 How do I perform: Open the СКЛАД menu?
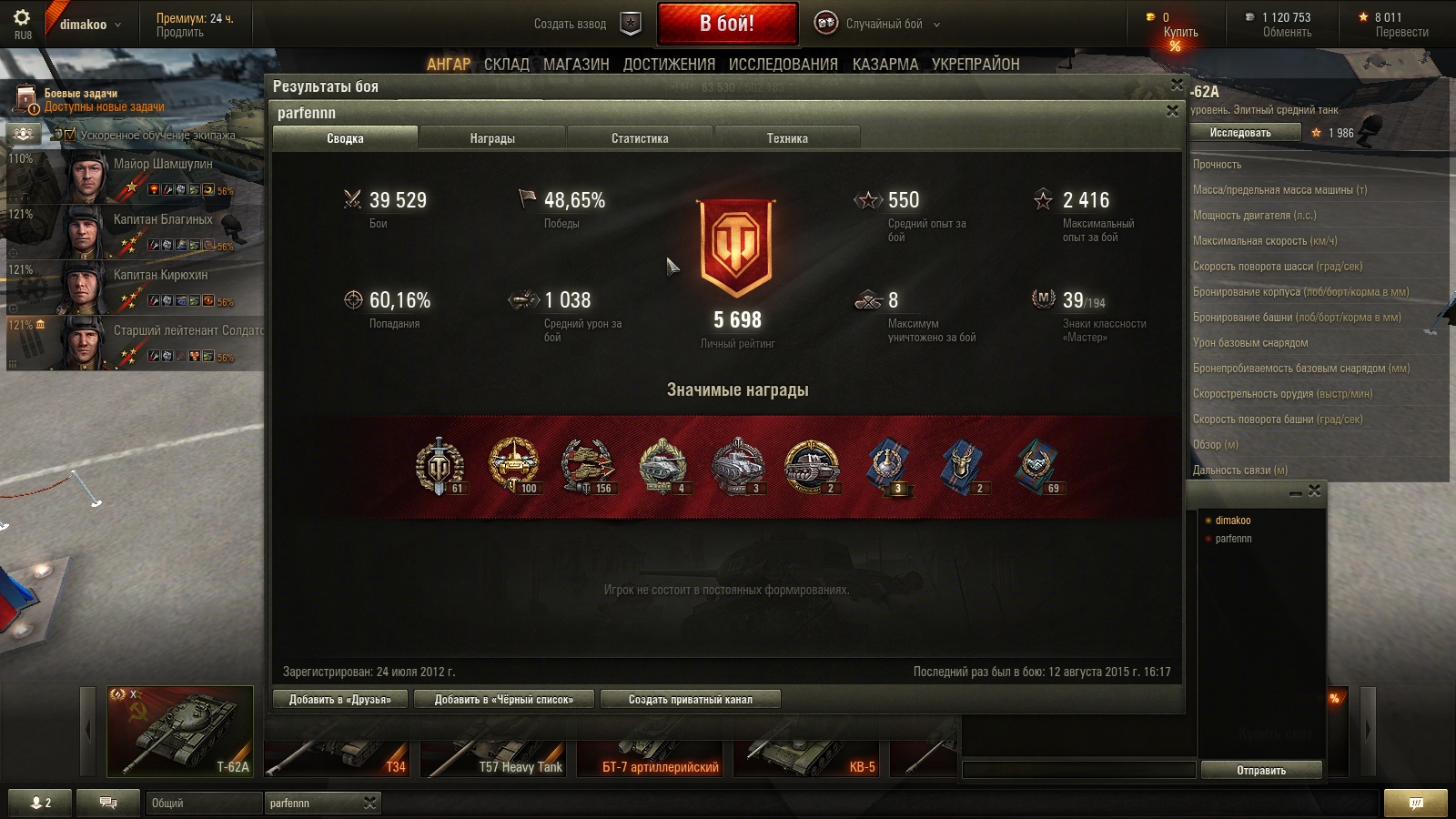[x=506, y=65]
